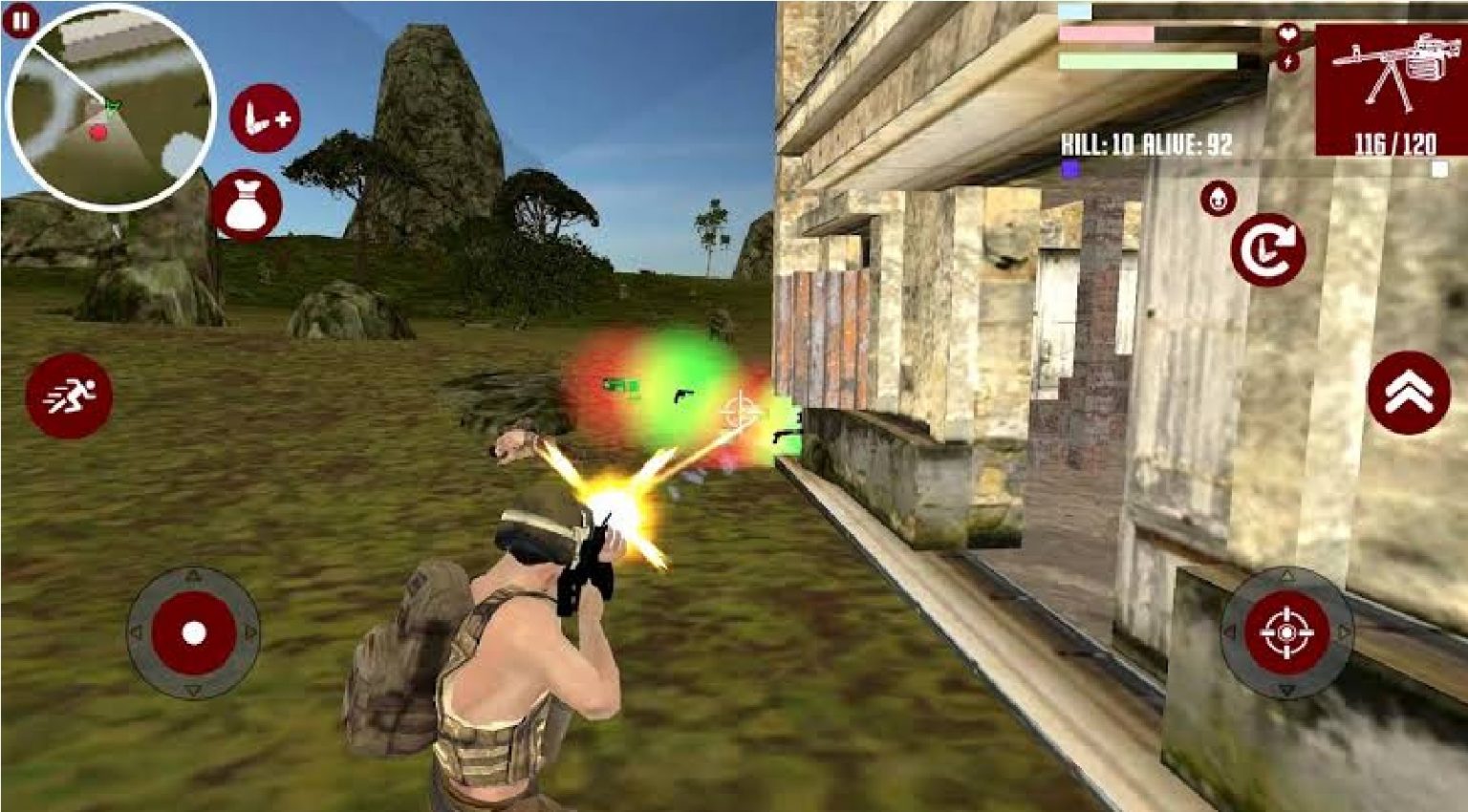Tap the lightning bolt energy icon
The image size is (1468, 812).
1290,62
